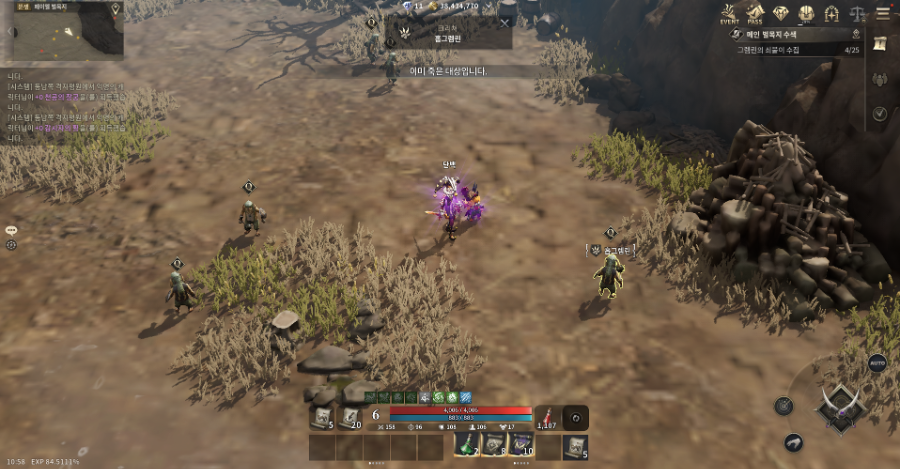Use the red health potion slot

point(549,417)
